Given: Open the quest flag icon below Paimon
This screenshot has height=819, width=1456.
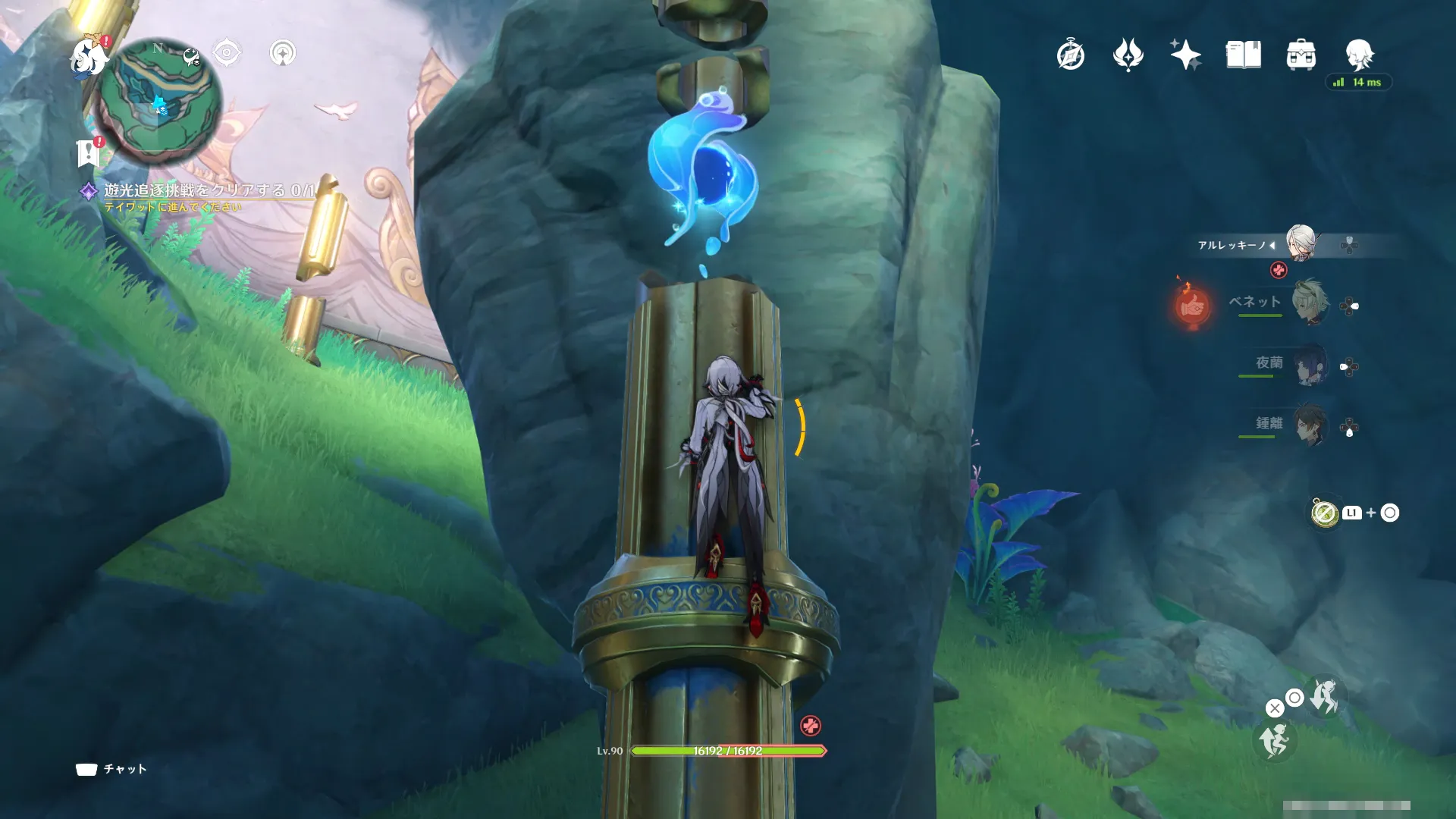Looking at the screenshot, I should (x=89, y=152).
